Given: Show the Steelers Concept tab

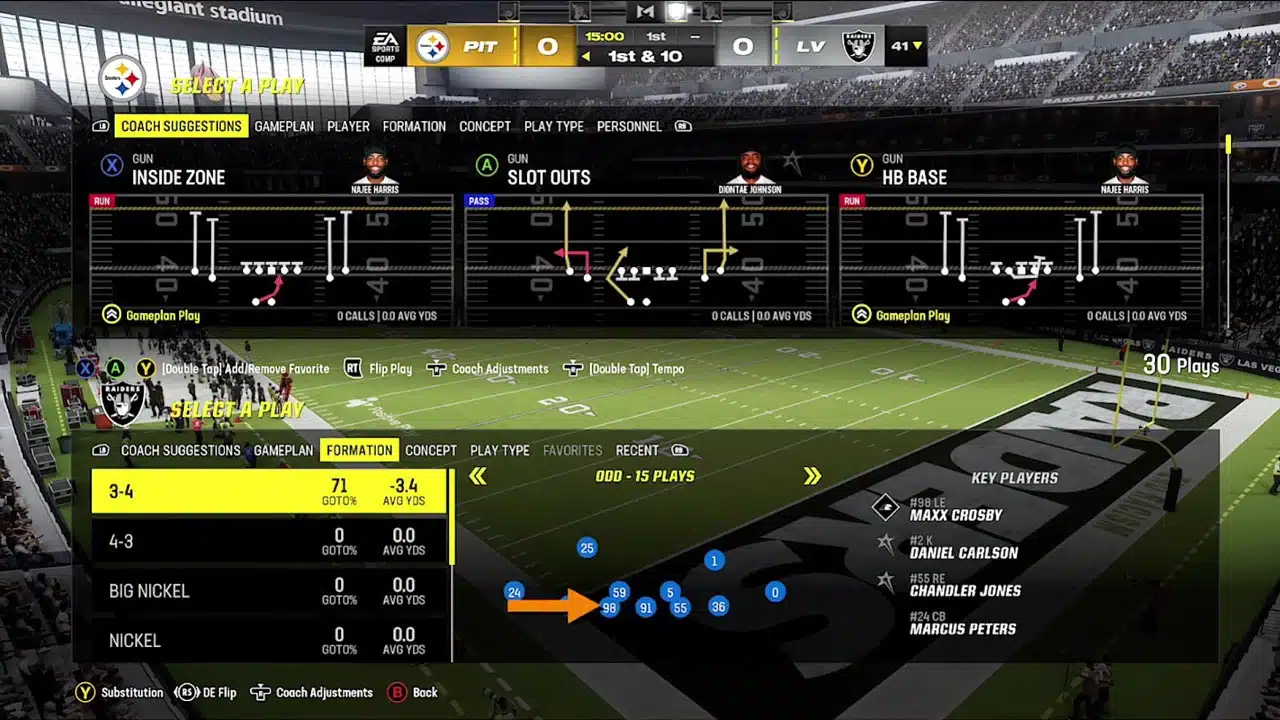Looking at the screenshot, I should click(x=485, y=127).
